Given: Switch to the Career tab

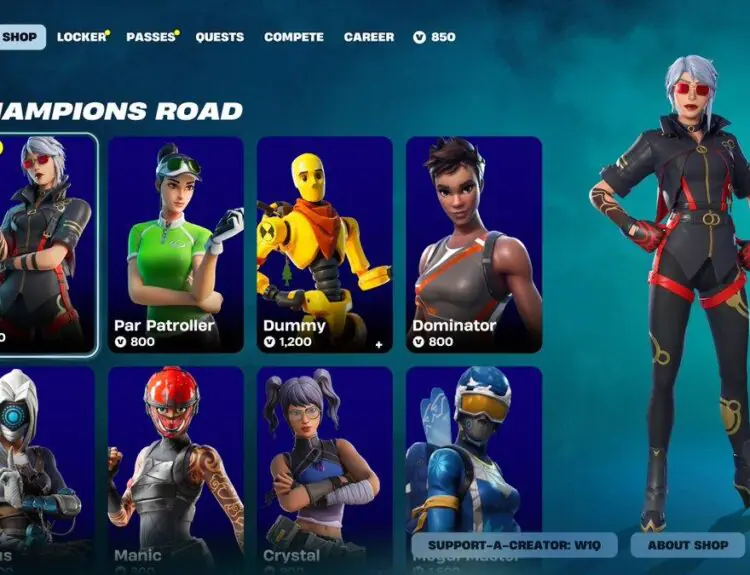Looking at the screenshot, I should click(x=369, y=37).
